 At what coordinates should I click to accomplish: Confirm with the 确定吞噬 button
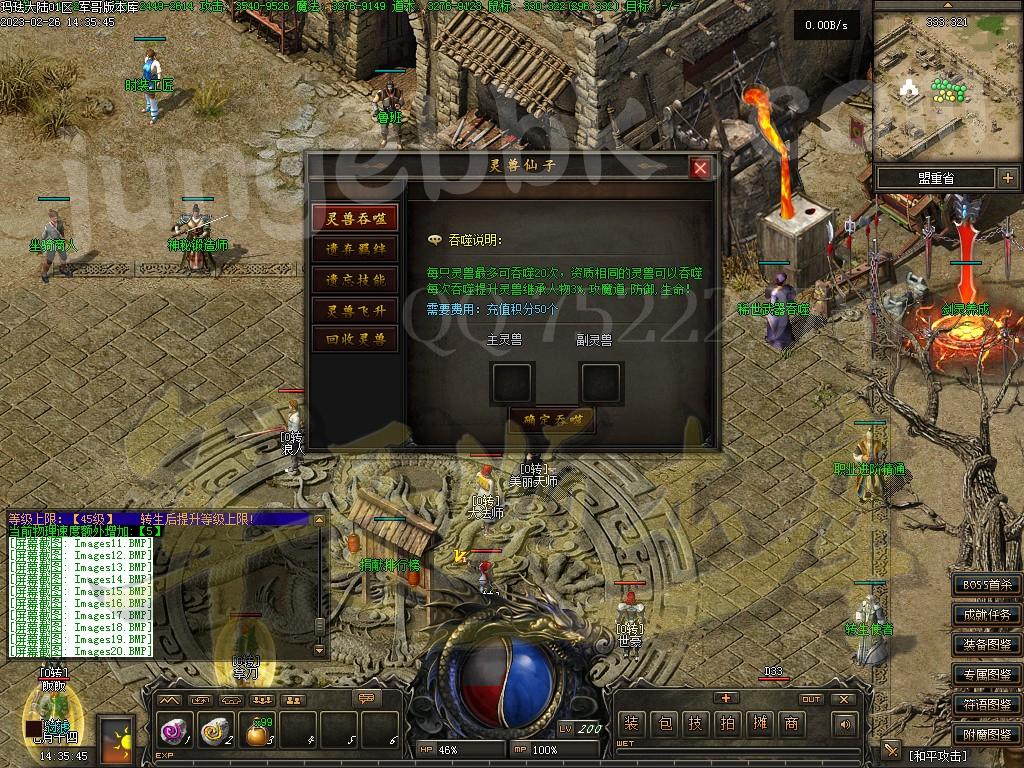click(553, 420)
